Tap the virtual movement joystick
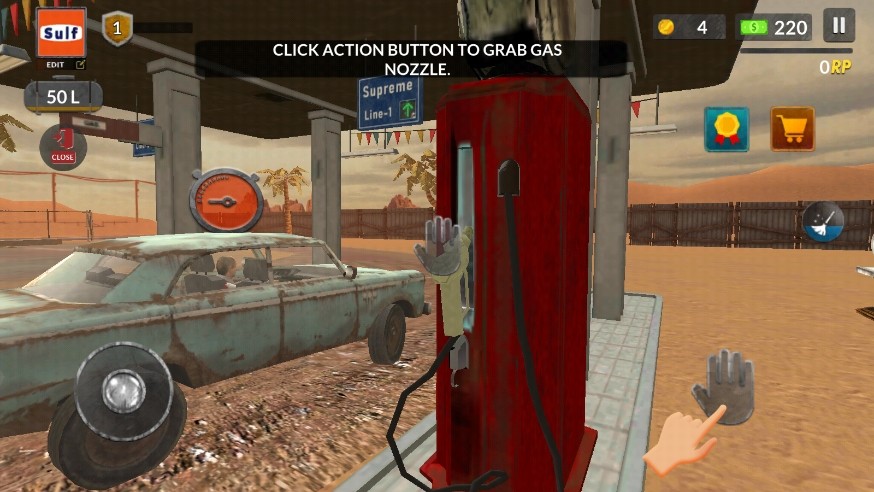 pyautogui.click(x=124, y=390)
